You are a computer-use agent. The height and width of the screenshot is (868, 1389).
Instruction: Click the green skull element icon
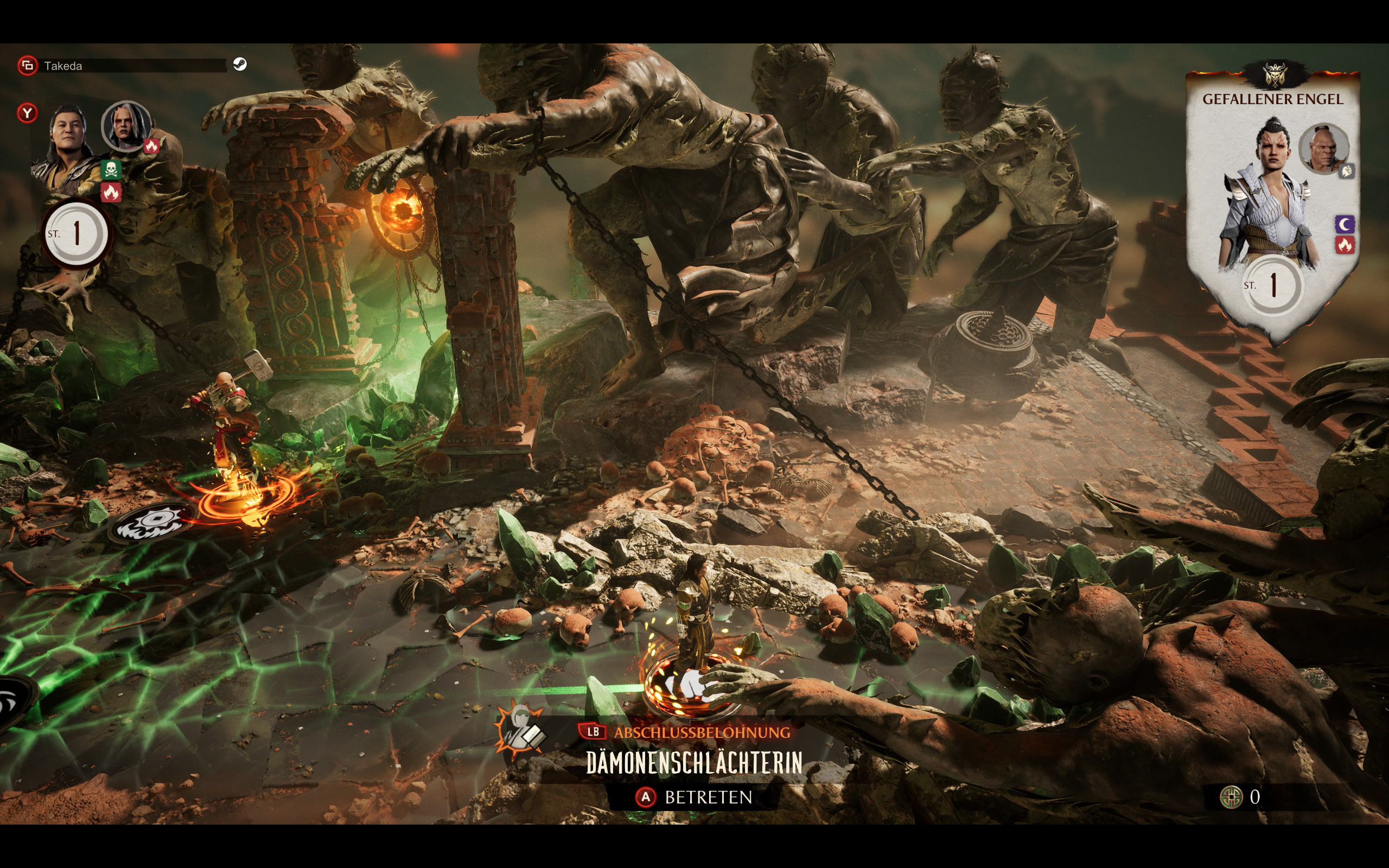coord(111,169)
